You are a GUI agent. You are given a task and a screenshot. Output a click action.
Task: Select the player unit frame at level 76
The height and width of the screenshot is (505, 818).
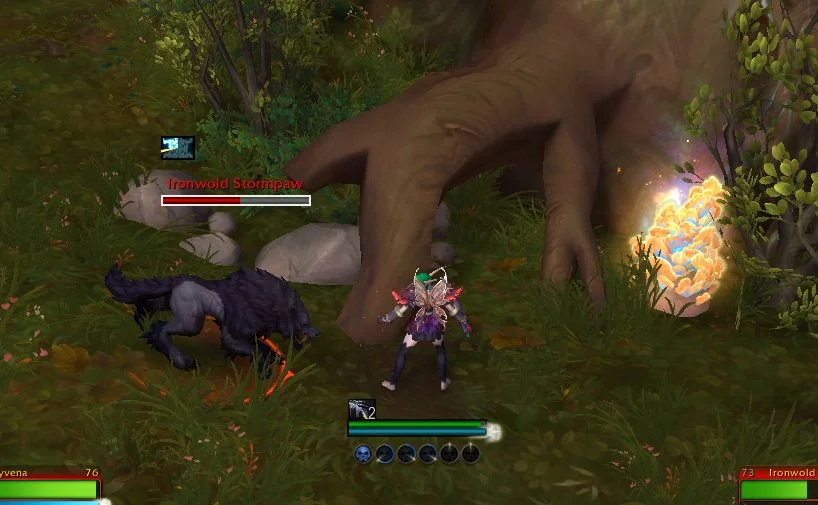(x=50, y=486)
